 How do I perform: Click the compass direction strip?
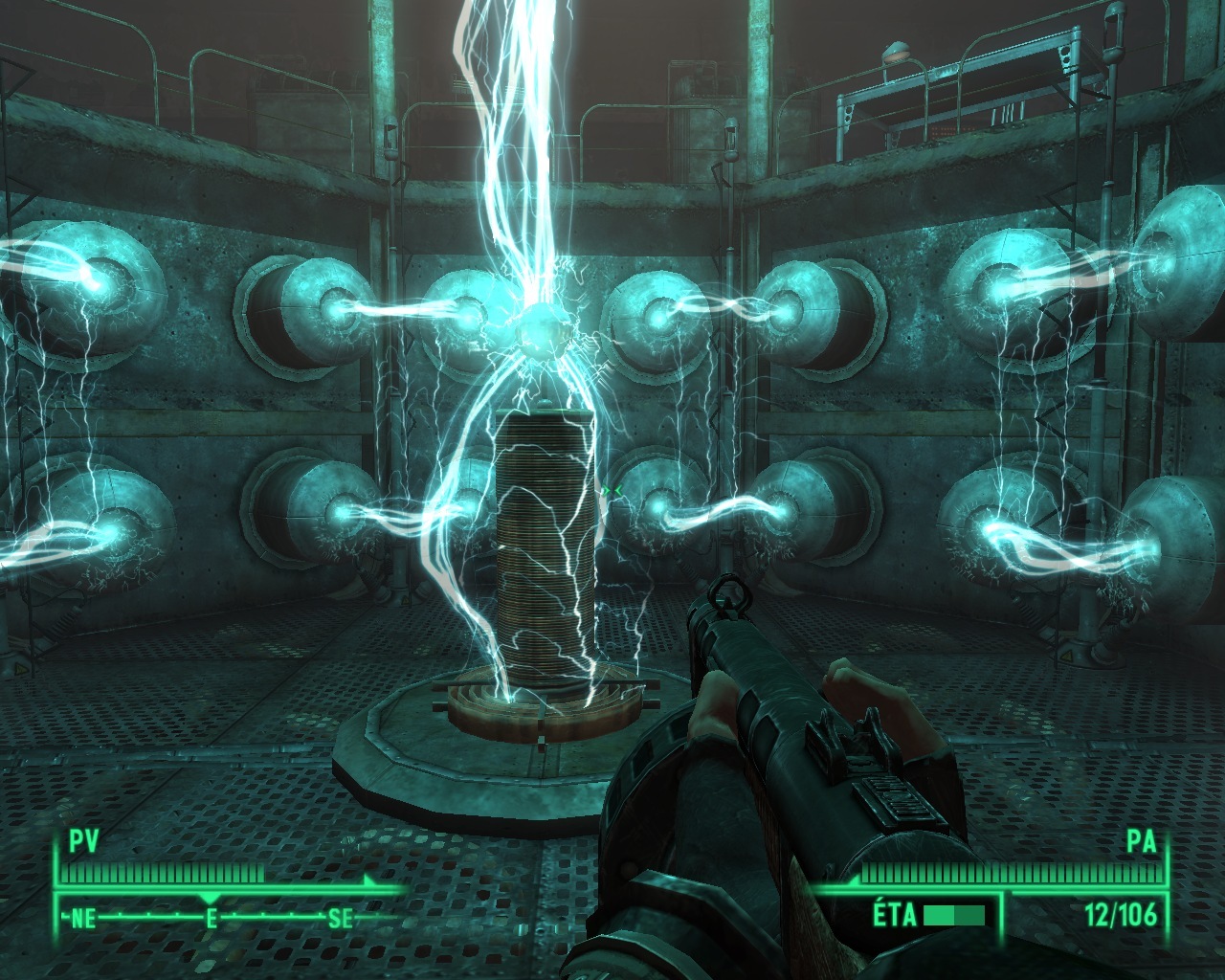[x=212, y=918]
